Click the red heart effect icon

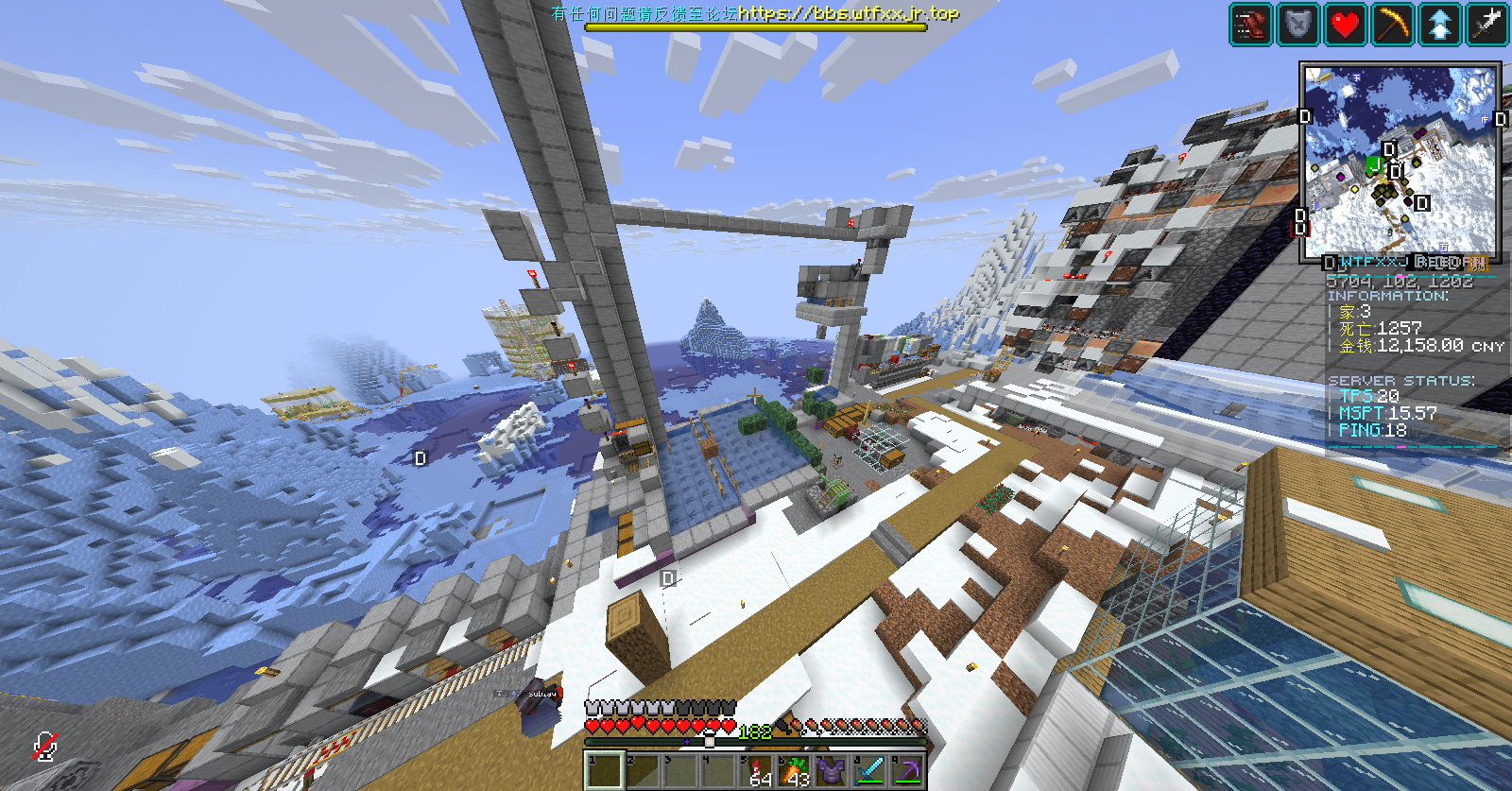[x=1346, y=25]
